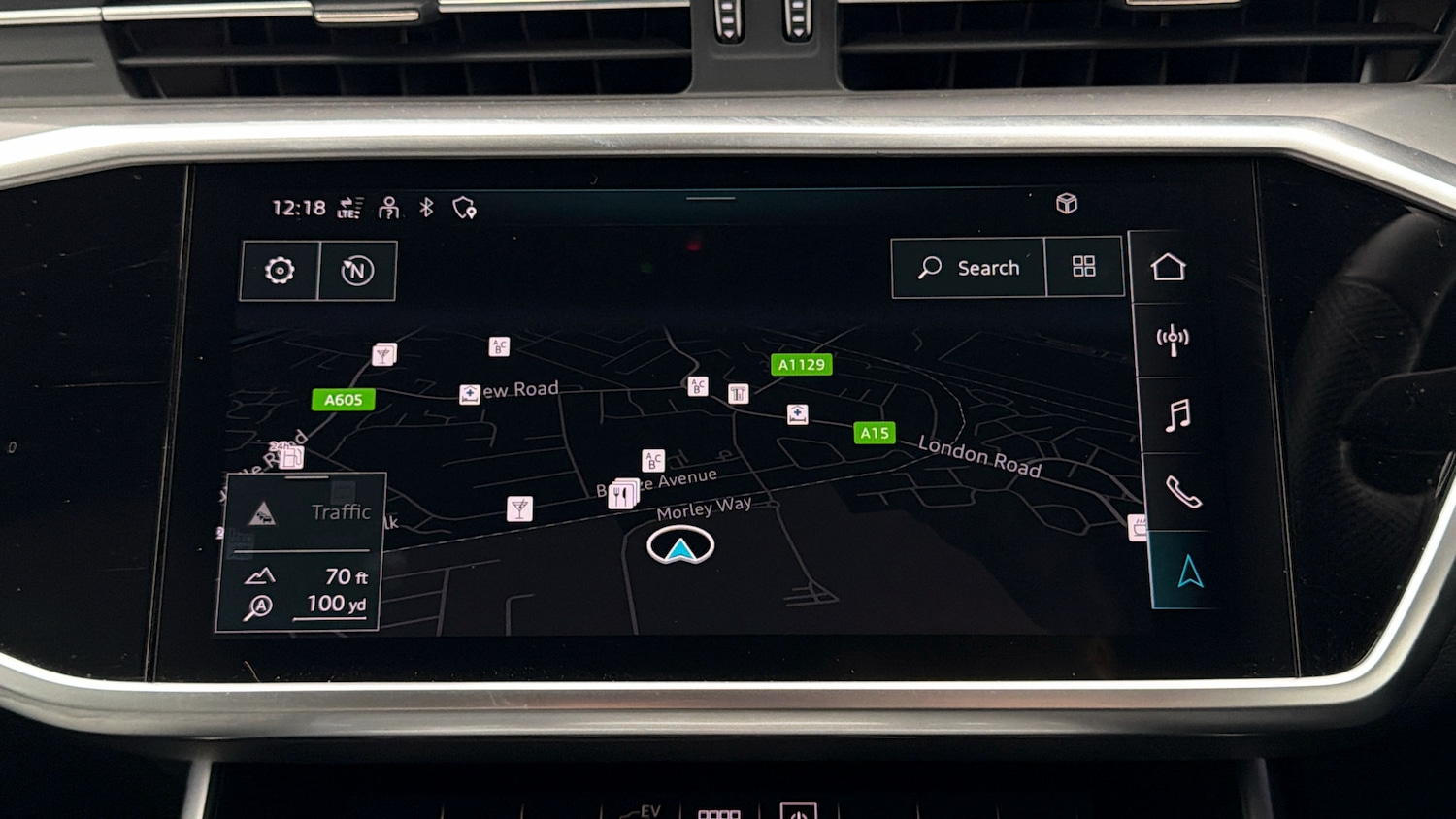Select the navigation arrow shortcut
Viewport: 1456px width, 819px height.
(x=1190, y=572)
